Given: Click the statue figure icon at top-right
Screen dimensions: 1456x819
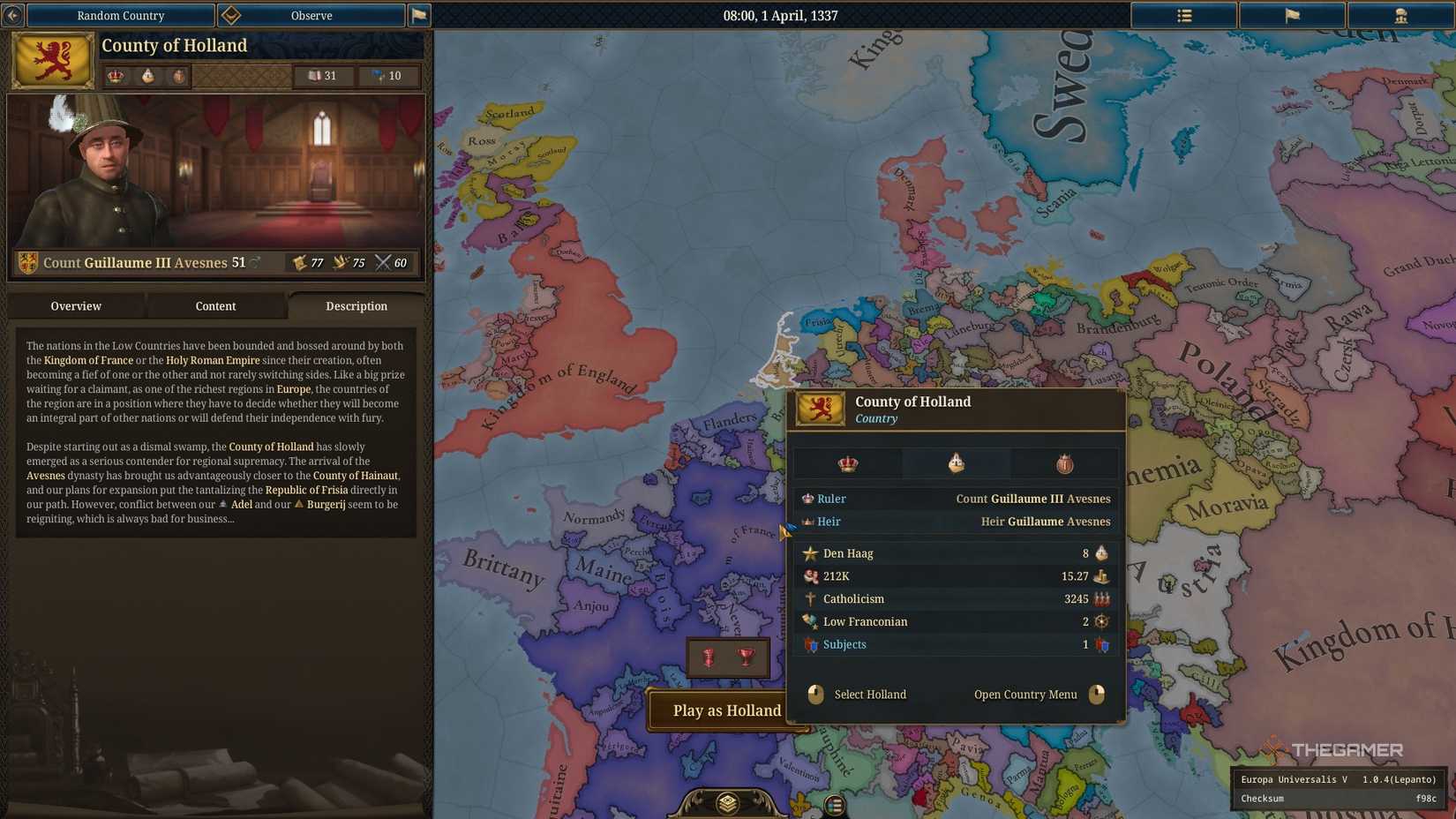Looking at the screenshot, I should tap(1400, 15).
